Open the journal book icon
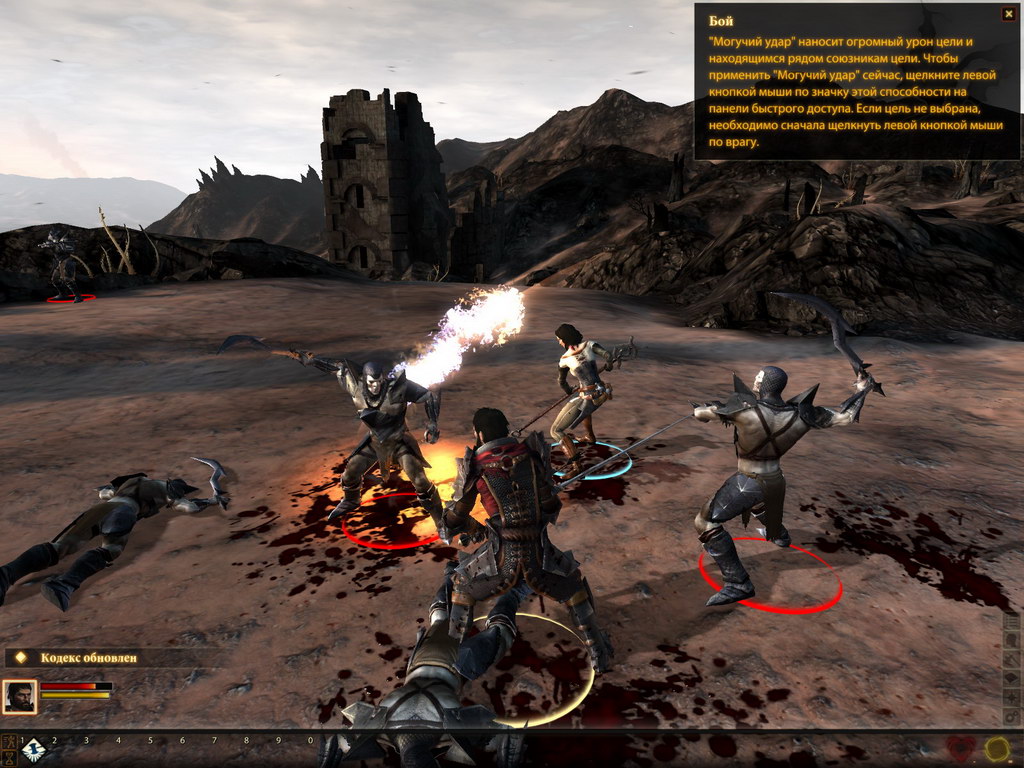Image resolution: width=1024 pixels, height=768 pixels. (1011, 678)
